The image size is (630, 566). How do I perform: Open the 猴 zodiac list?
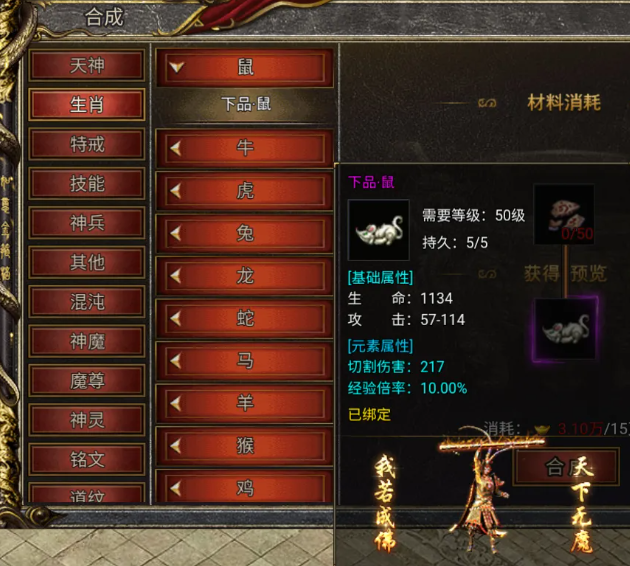(245, 446)
